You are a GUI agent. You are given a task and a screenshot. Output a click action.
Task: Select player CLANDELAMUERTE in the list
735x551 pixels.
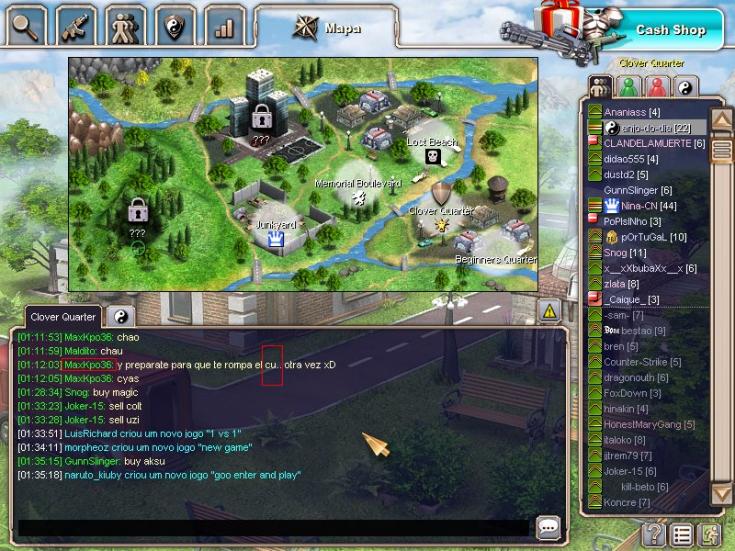point(654,143)
